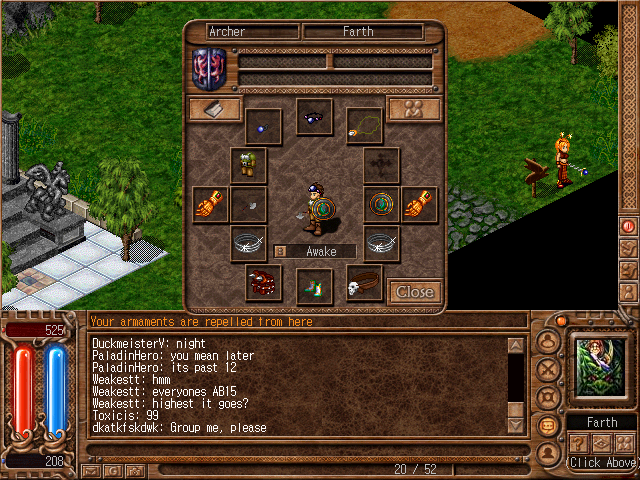
Task: Open the mail envelope button
Action: (92, 469)
